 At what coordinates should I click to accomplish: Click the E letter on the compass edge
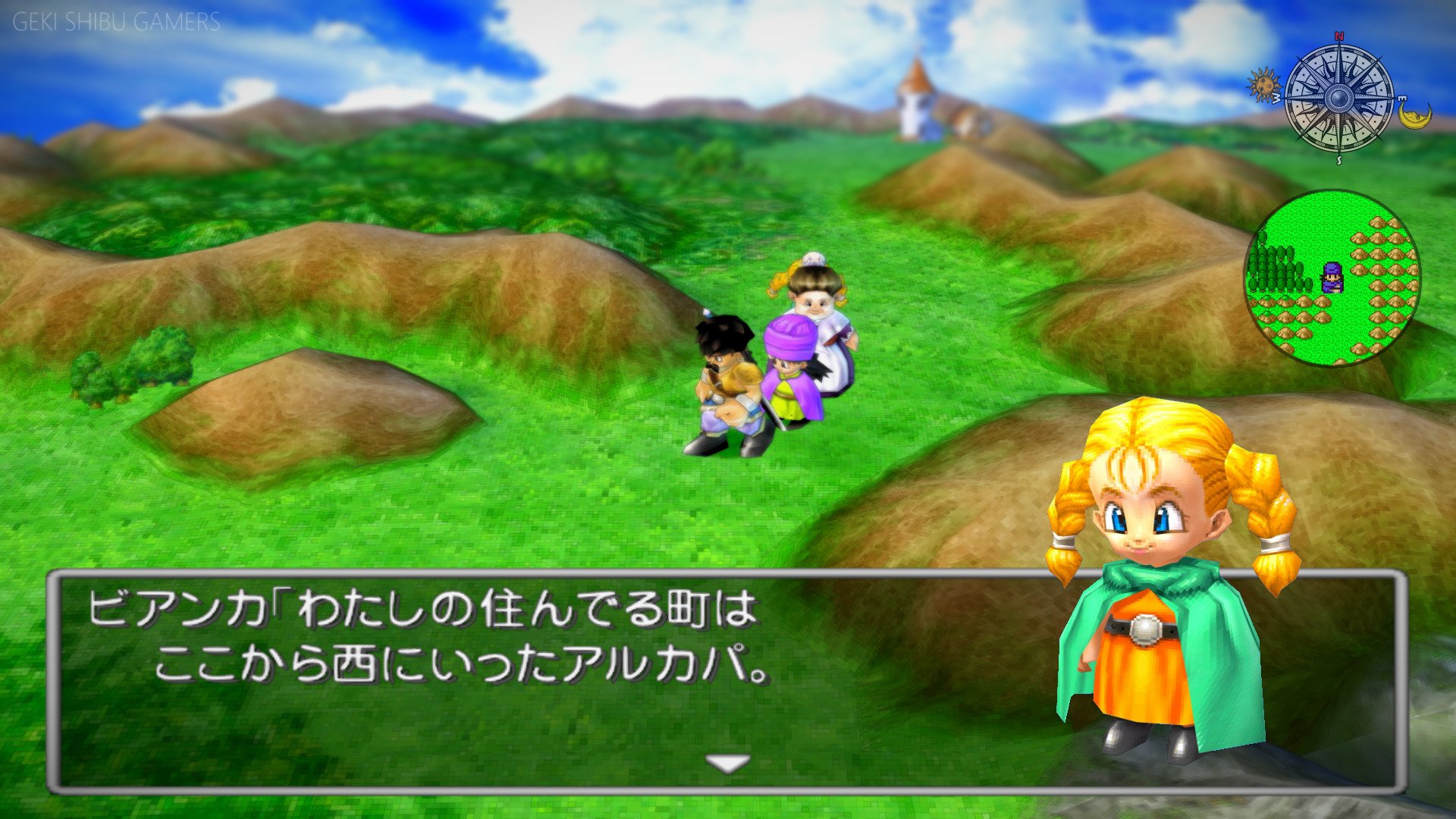click(x=1402, y=98)
